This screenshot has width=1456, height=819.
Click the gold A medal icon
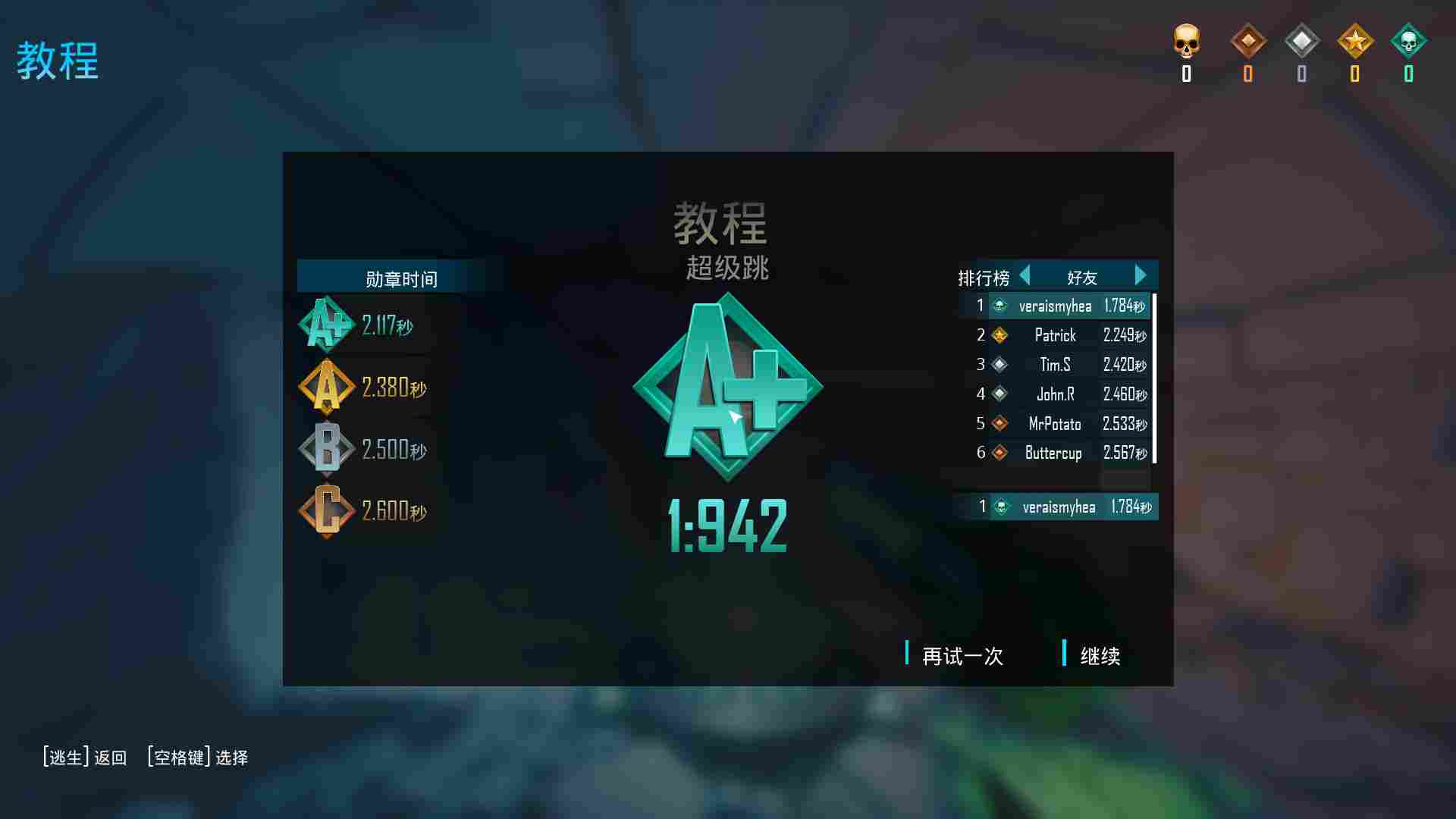pos(326,387)
